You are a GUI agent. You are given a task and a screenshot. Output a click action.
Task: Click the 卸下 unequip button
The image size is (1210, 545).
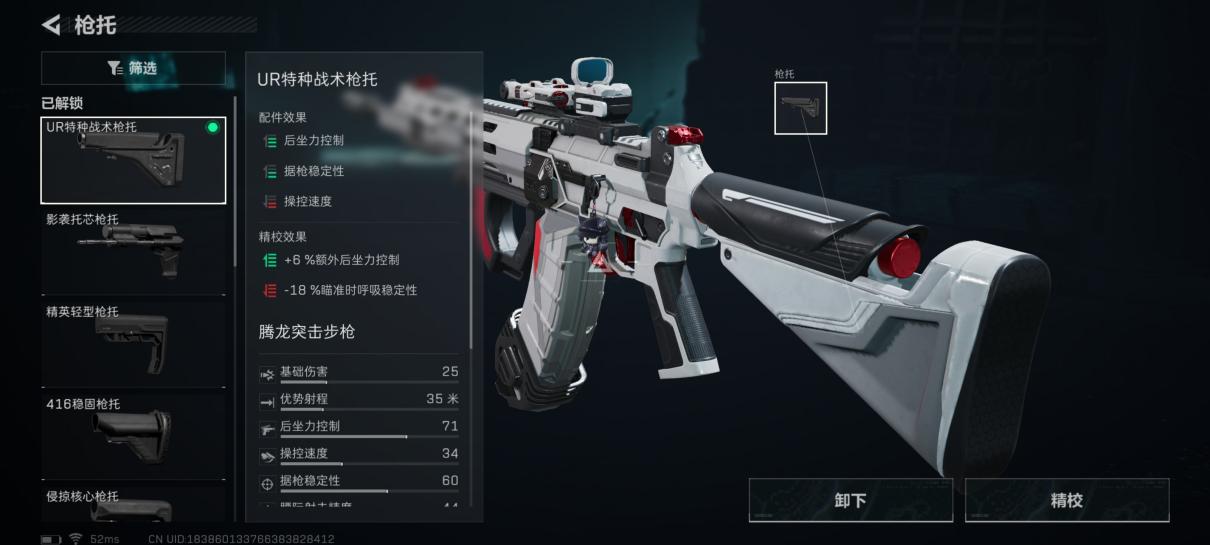click(x=850, y=500)
